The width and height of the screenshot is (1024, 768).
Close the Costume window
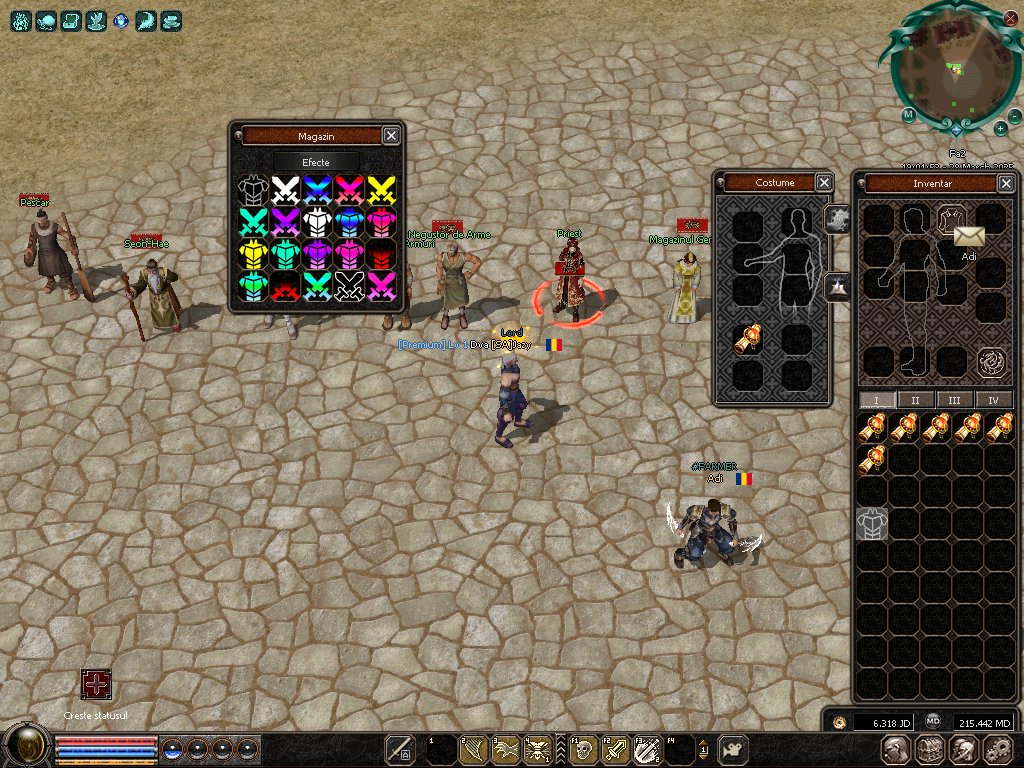coord(823,182)
